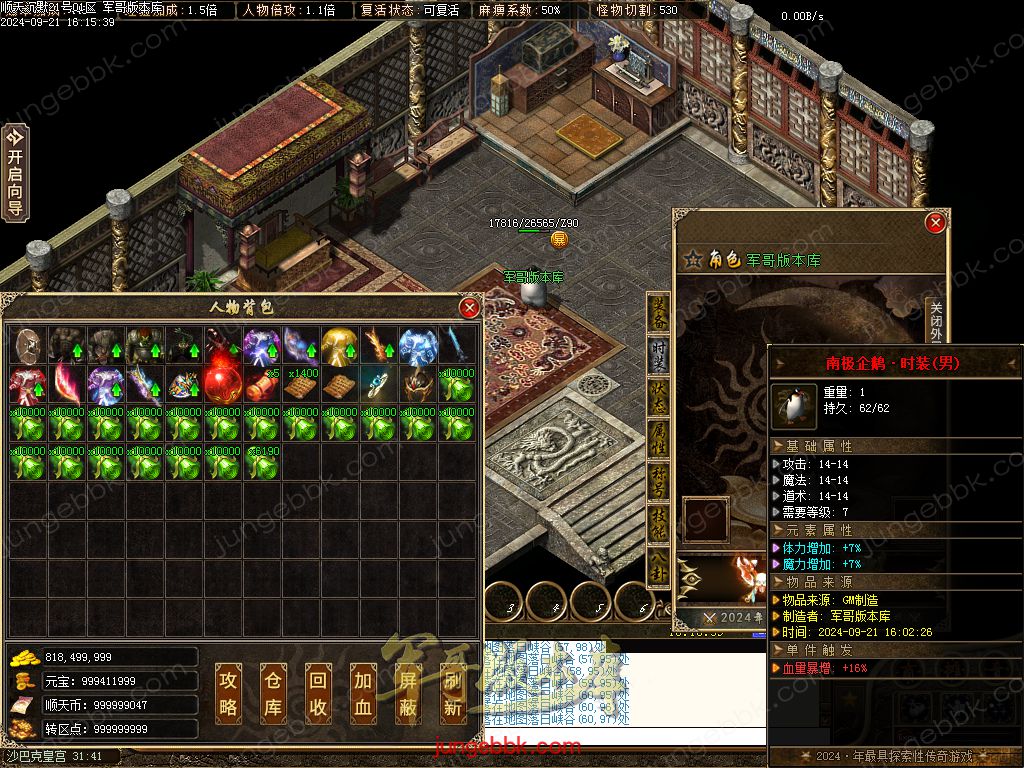Close the 角色 character panel

935,222
